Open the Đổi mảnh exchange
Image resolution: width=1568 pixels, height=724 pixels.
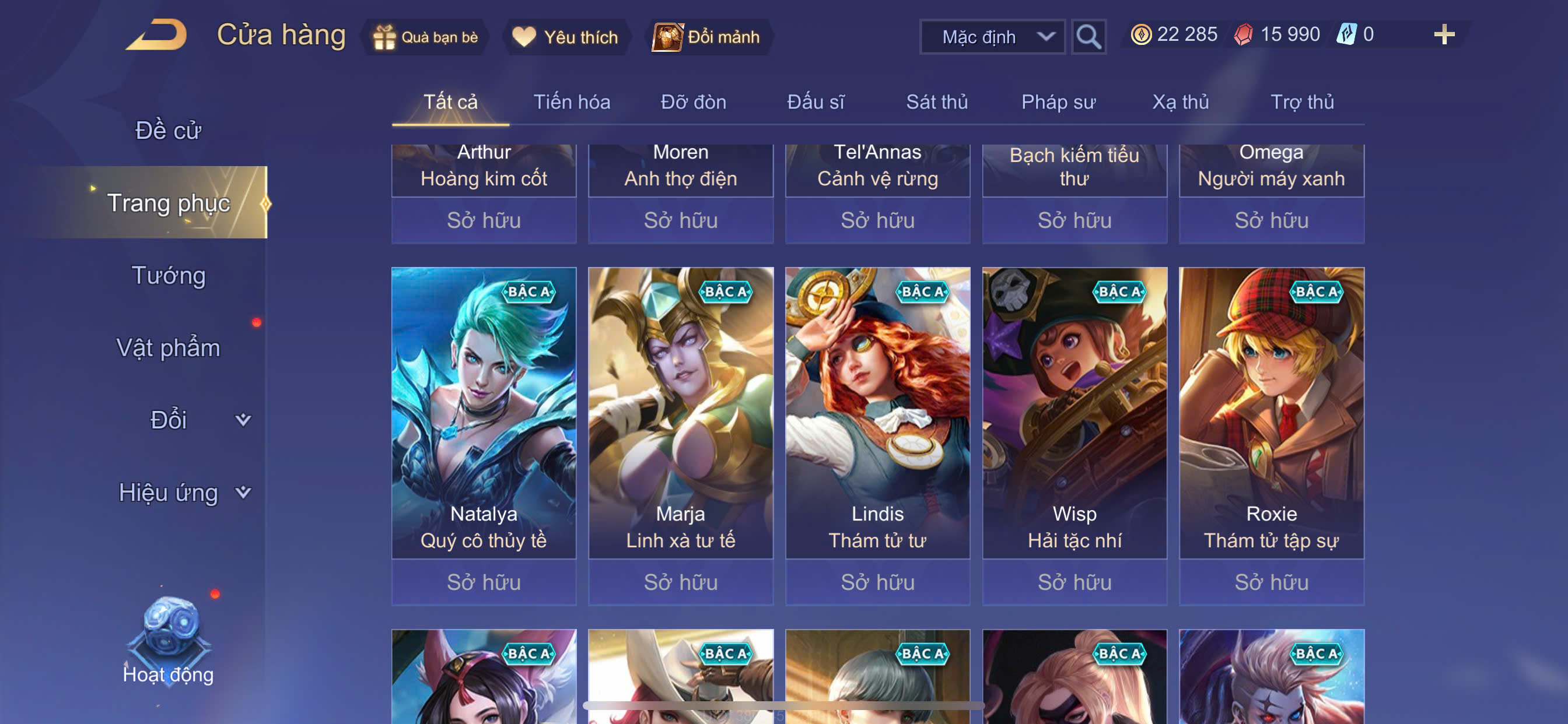(x=706, y=37)
